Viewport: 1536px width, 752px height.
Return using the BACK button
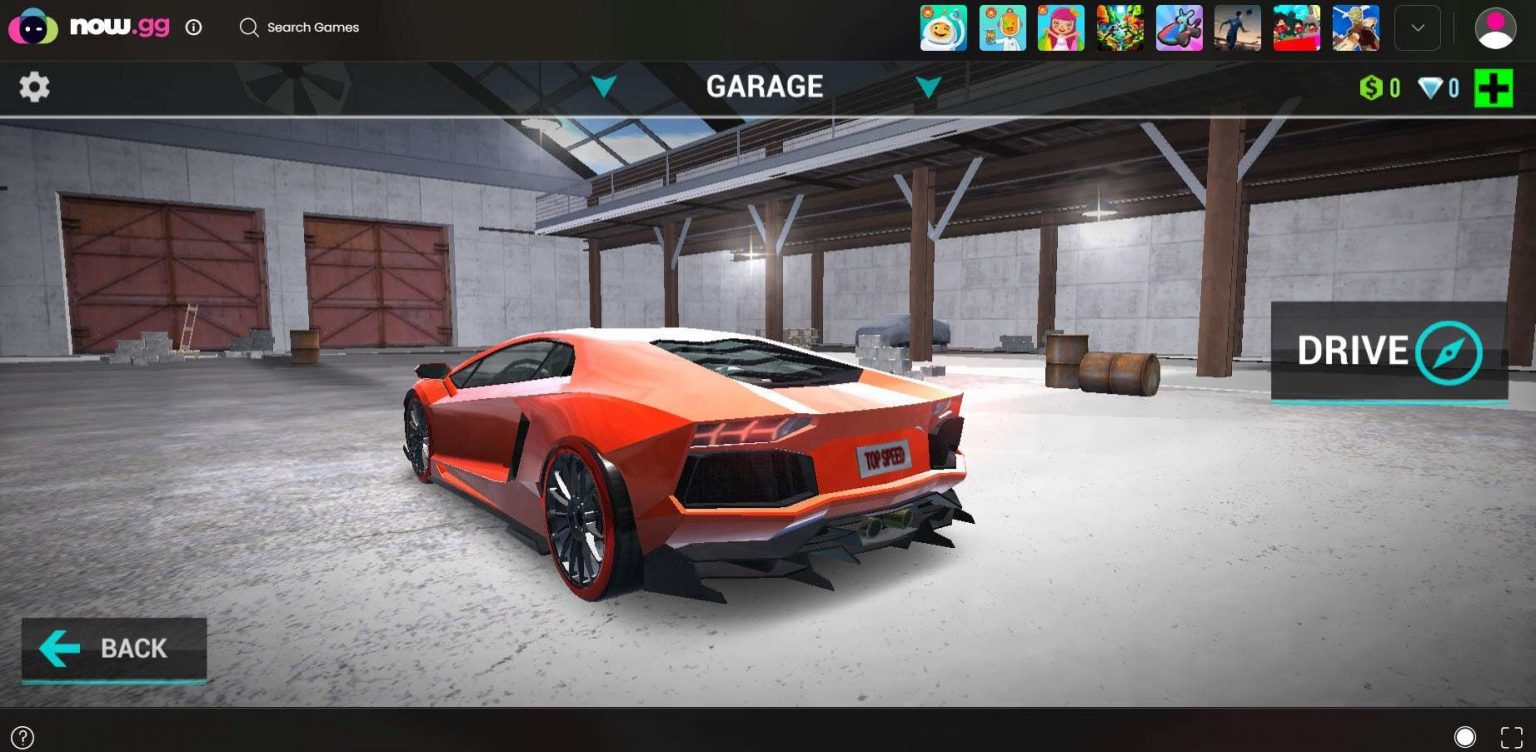[x=113, y=650]
